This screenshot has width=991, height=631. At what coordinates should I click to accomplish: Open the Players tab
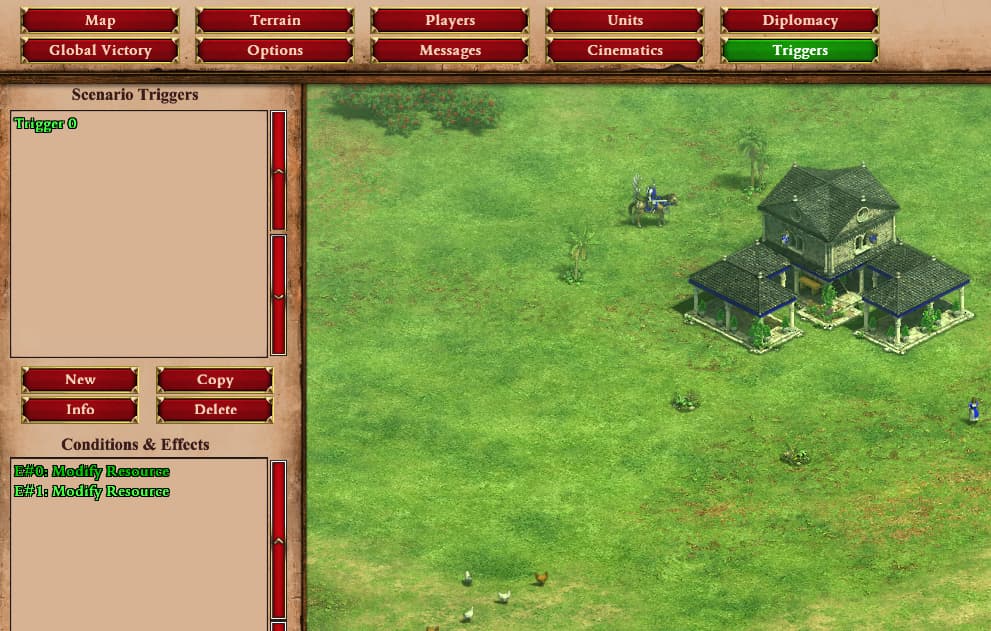pyautogui.click(x=450, y=21)
